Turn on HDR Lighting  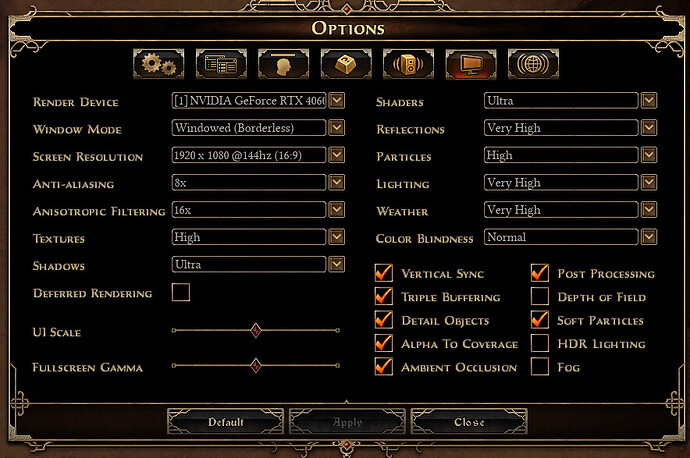540,344
